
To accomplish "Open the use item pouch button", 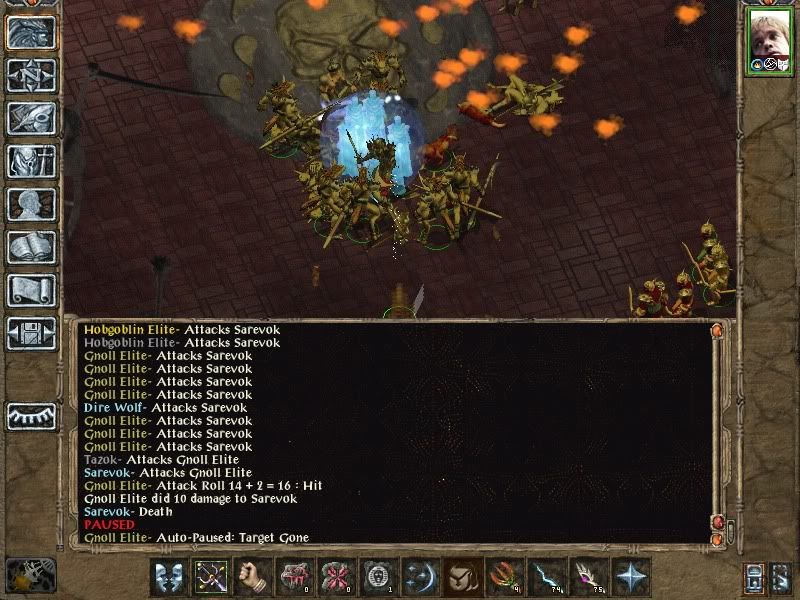I will (x=464, y=577).
